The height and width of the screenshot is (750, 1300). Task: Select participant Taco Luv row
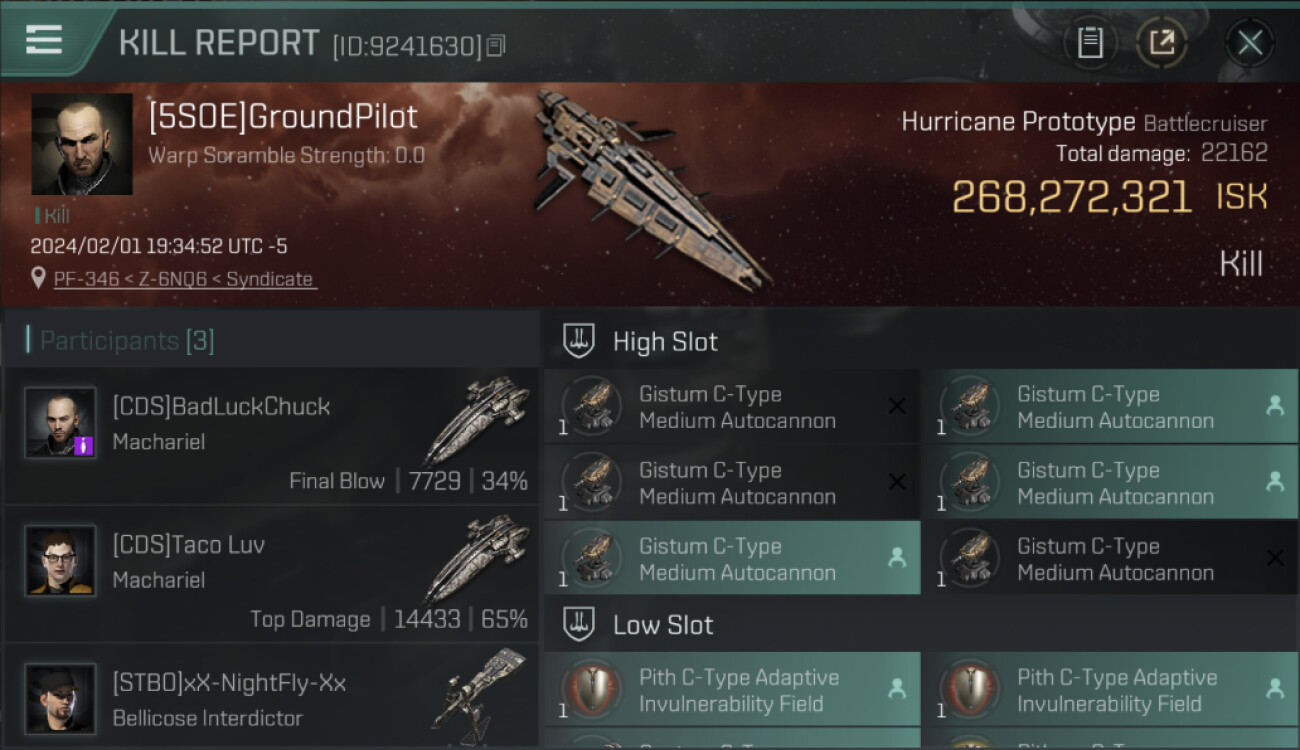click(x=272, y=574)
